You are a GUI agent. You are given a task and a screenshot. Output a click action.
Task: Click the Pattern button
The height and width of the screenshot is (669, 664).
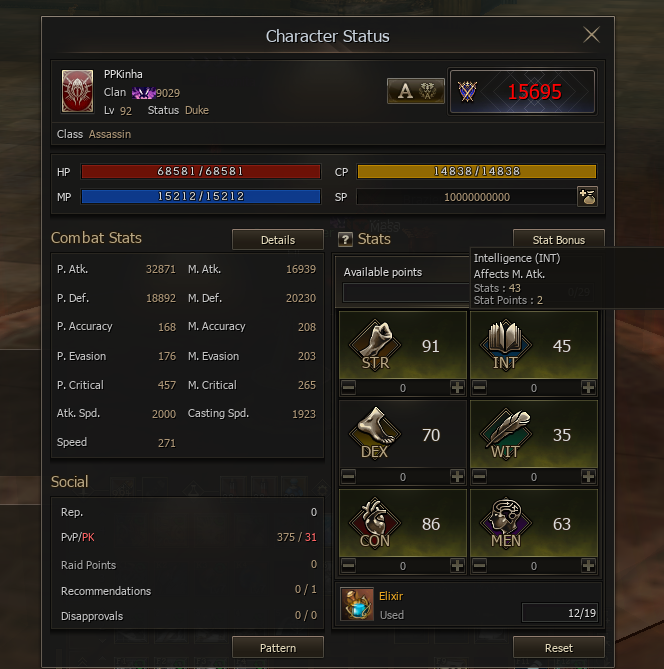coord(278,648)
